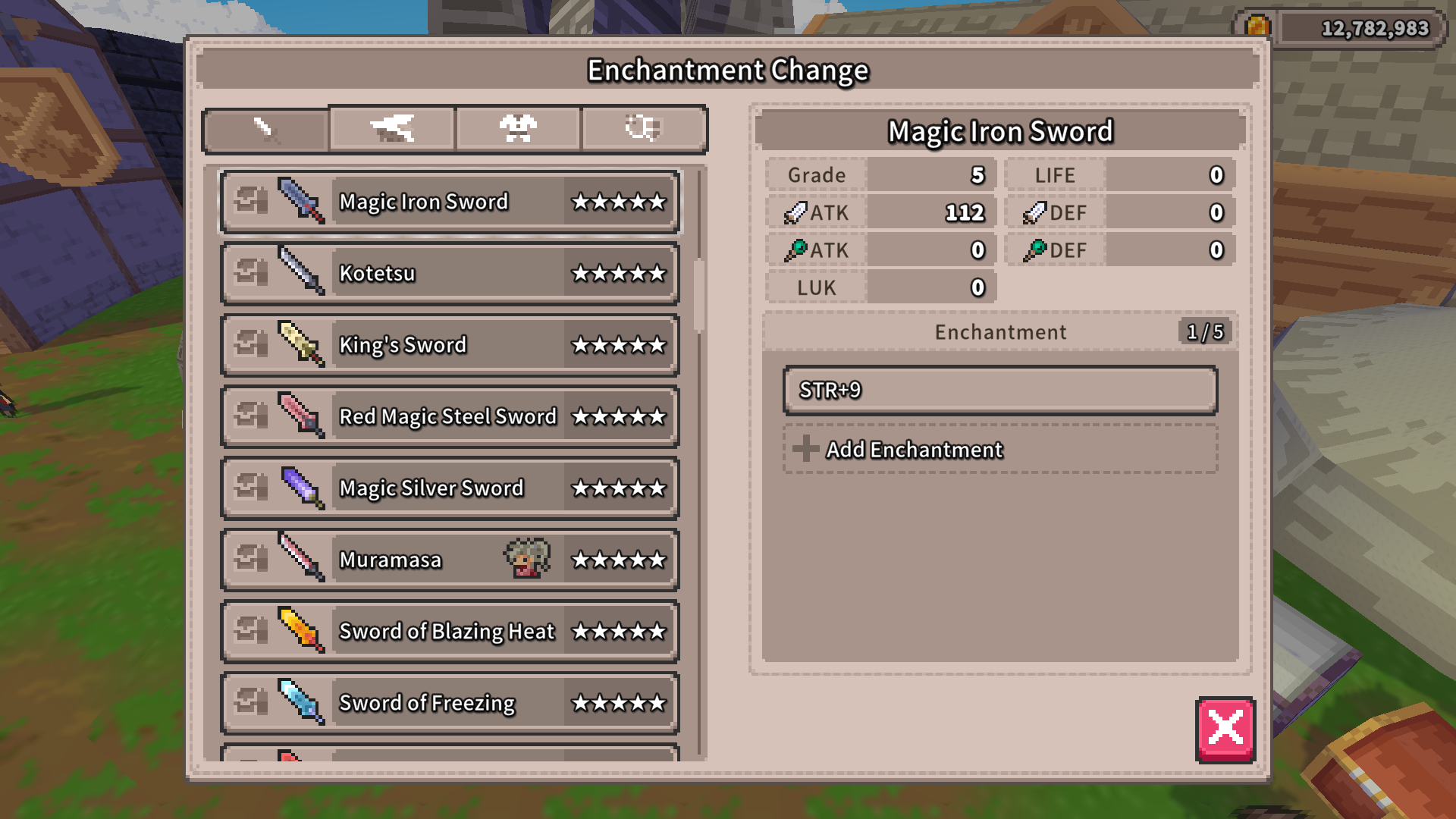The image size is (1456, 819).
Task: Click the Magic Silver Sword icon
Action: (301, 488)
